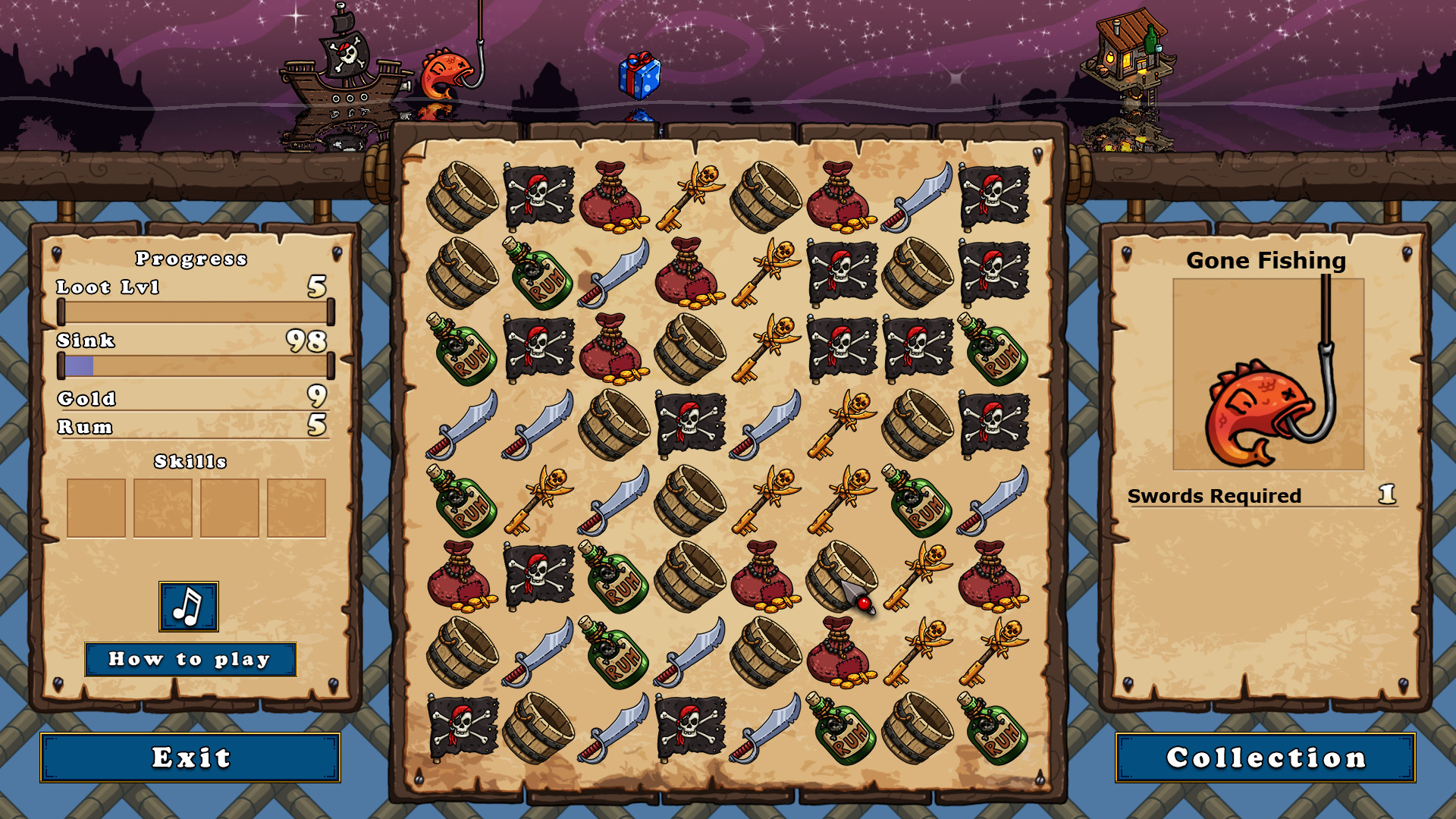Click the Sink progress bar
Image resolution: width=1456 pixels, height=819 pixels.
pos(196,366)
